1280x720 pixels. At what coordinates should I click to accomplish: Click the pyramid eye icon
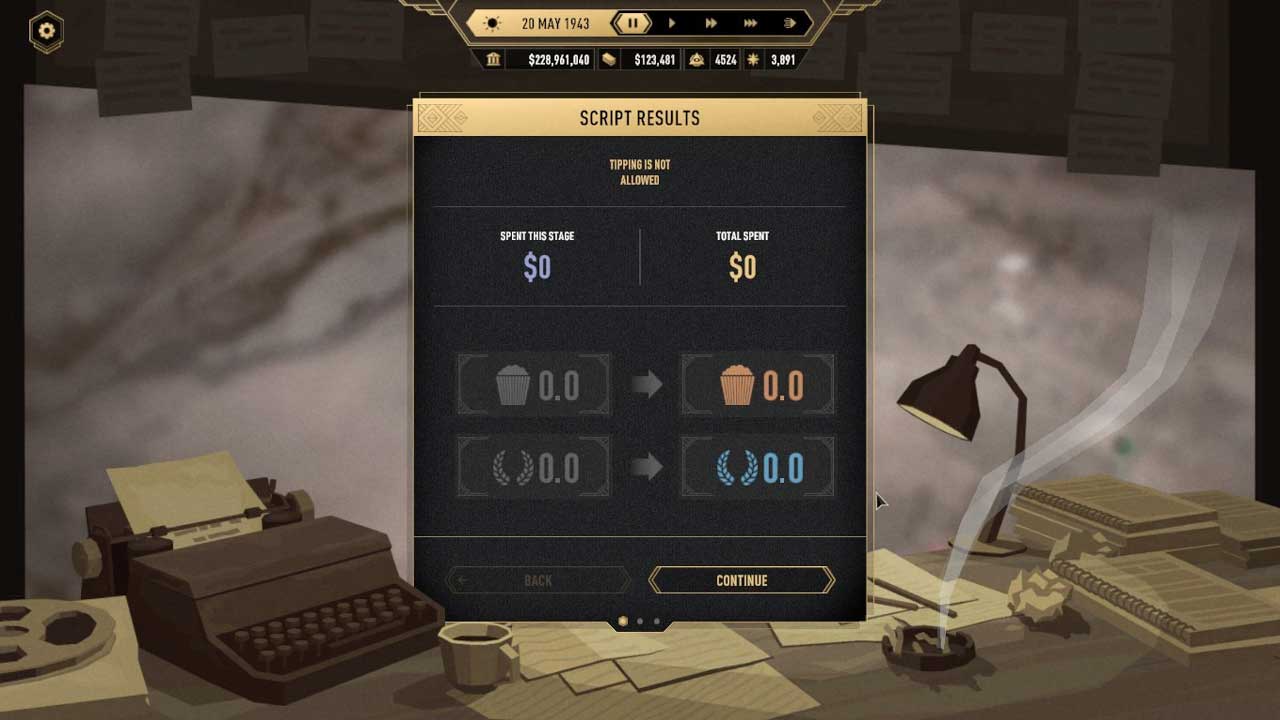(x=697, y=60)
